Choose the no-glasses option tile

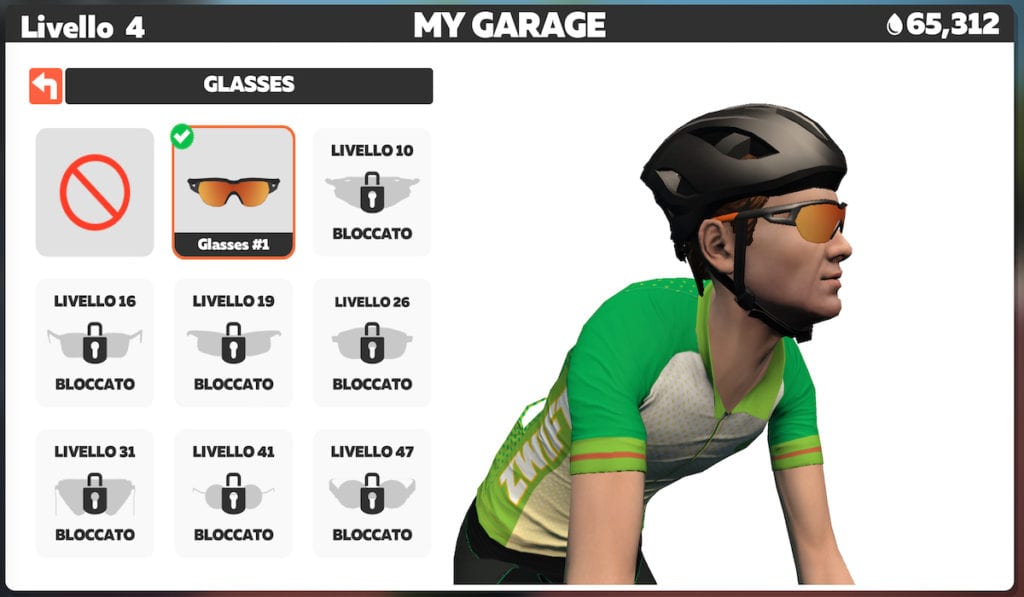pos(95,192)
